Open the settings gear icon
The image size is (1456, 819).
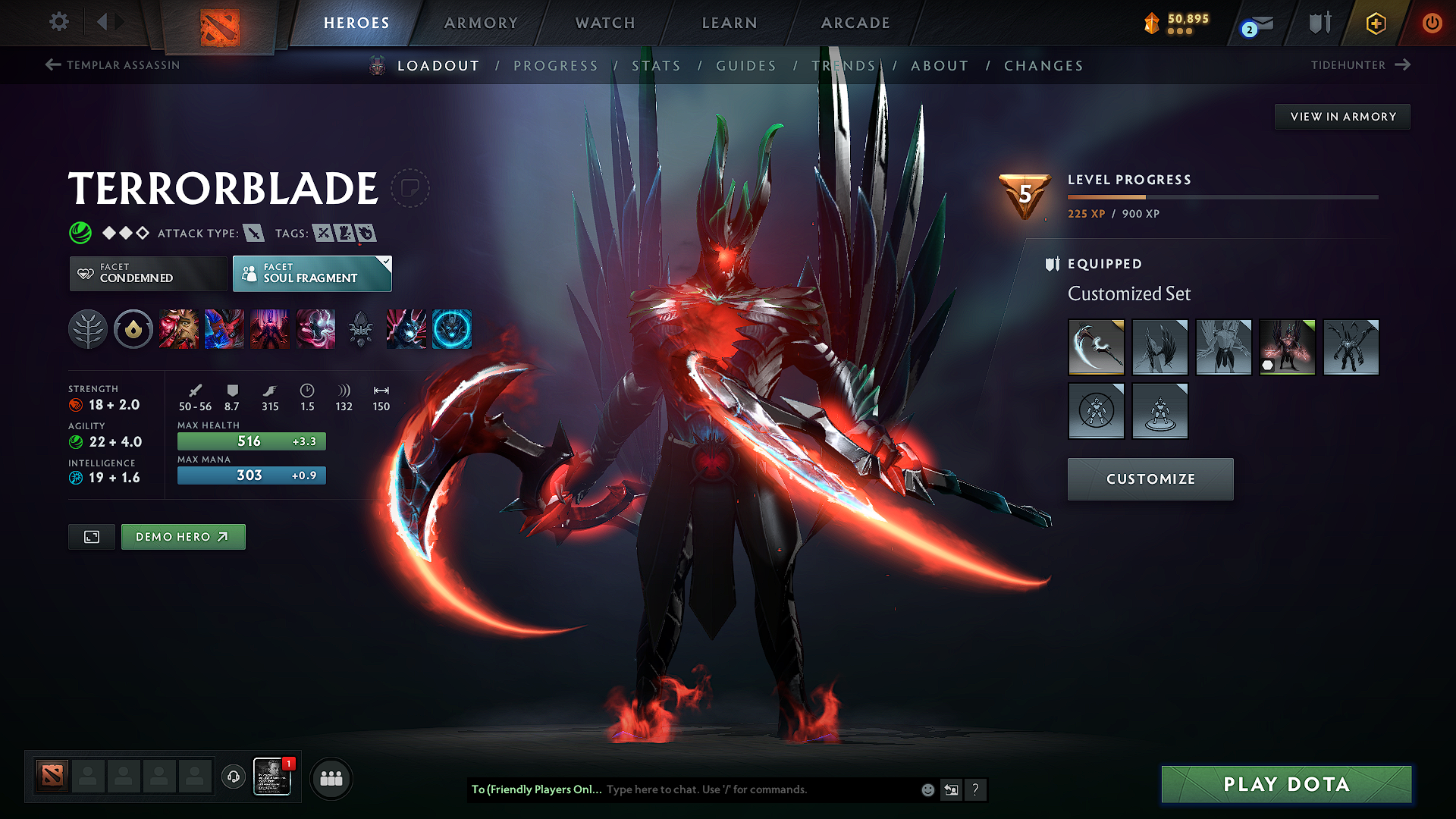[58, 23]
